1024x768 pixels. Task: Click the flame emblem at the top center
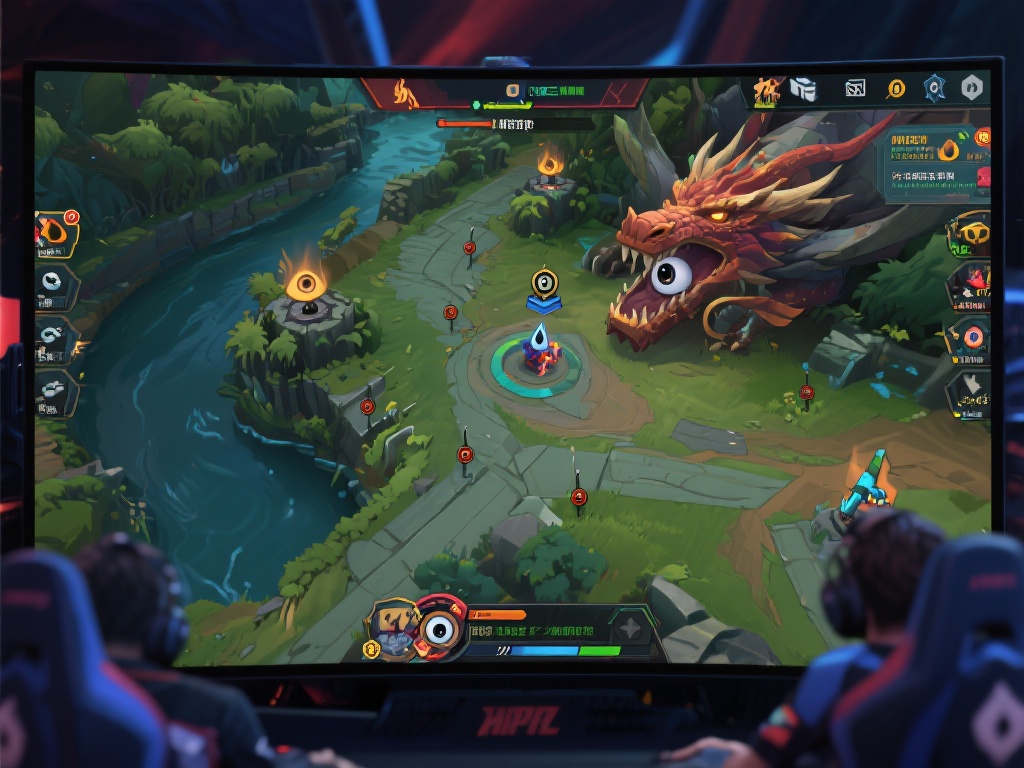click(405, 93)
